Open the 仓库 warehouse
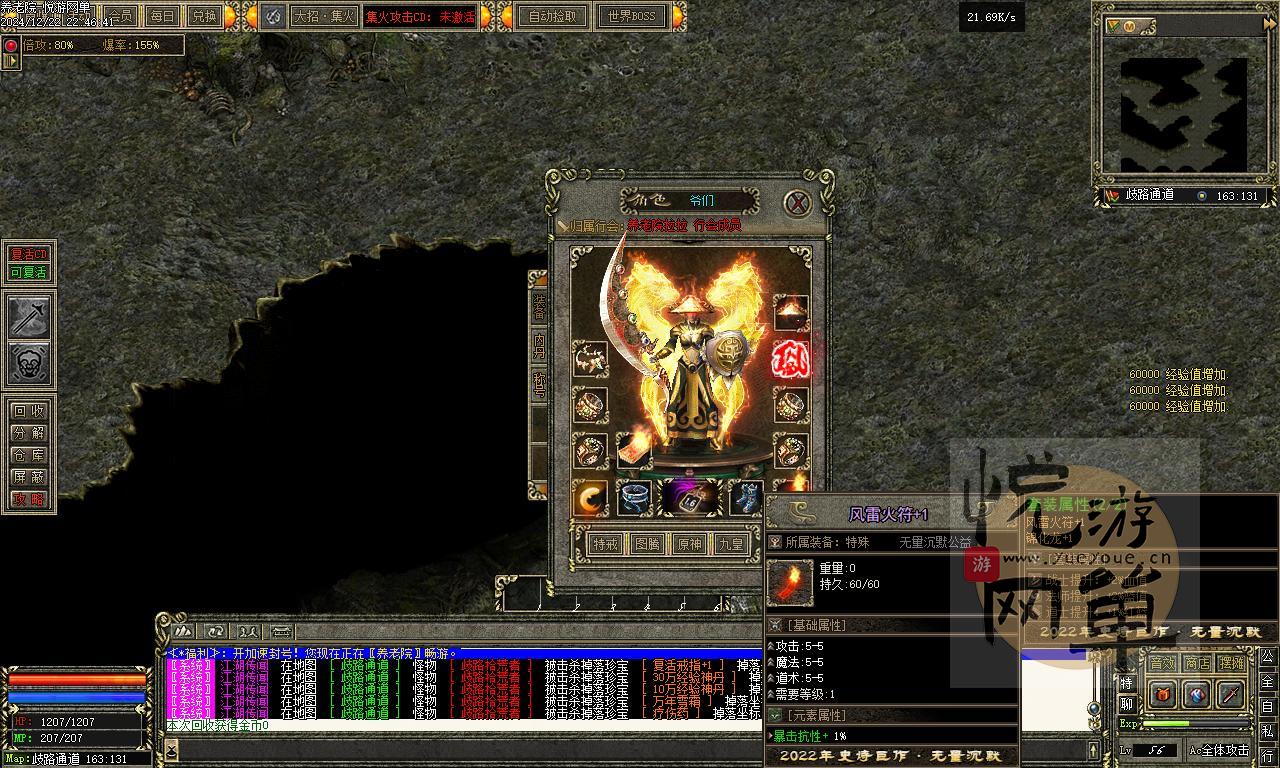The height and width of the screenshot is (768, 1280). point(29,455)
